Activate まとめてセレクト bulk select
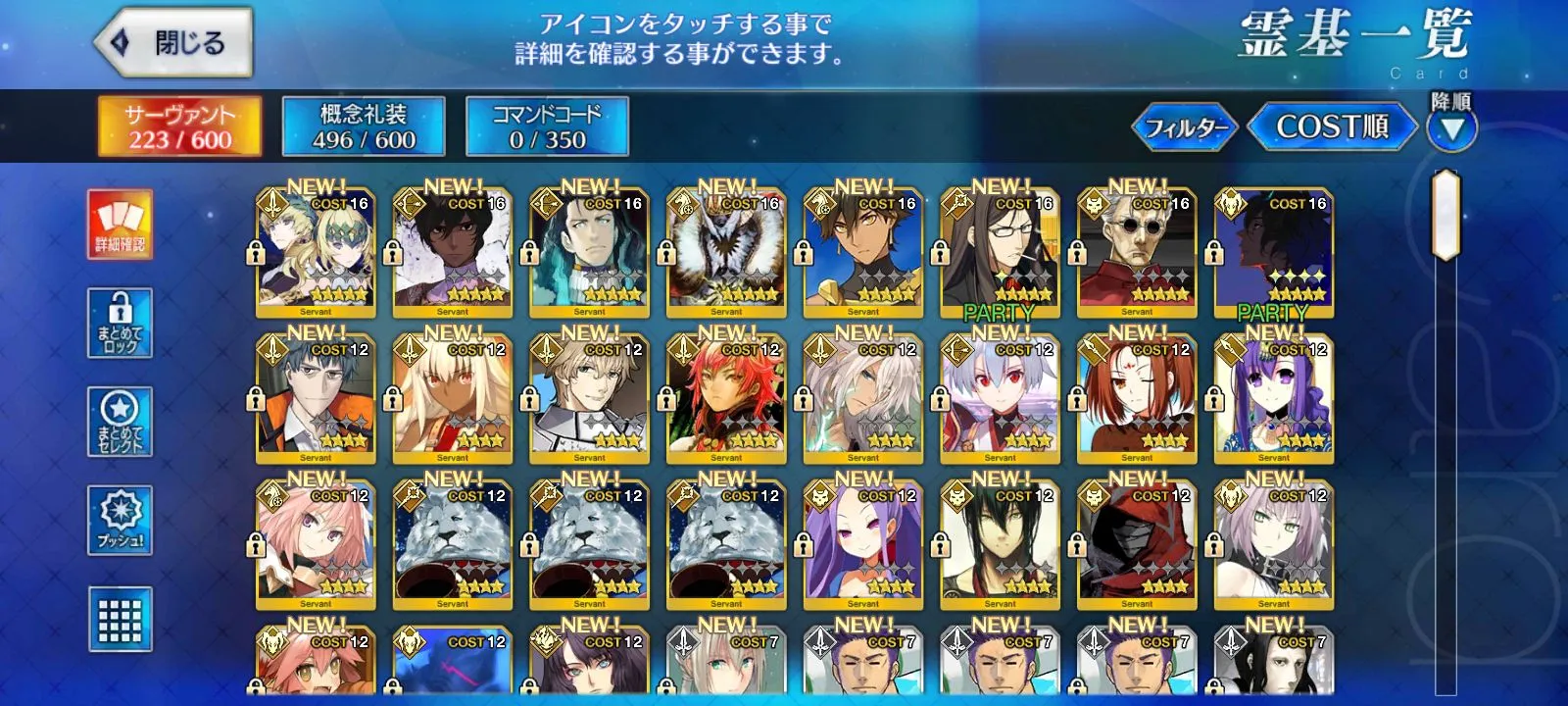This screenshot has height=706, width=1568. tap(120, 422)
